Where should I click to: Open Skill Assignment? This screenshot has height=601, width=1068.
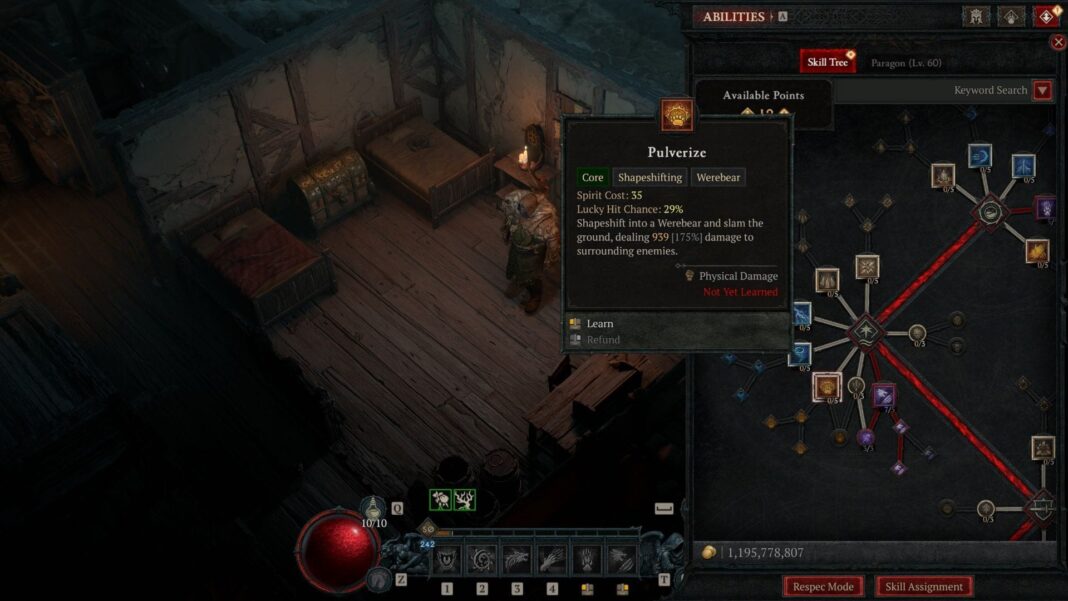pos(923,586)
